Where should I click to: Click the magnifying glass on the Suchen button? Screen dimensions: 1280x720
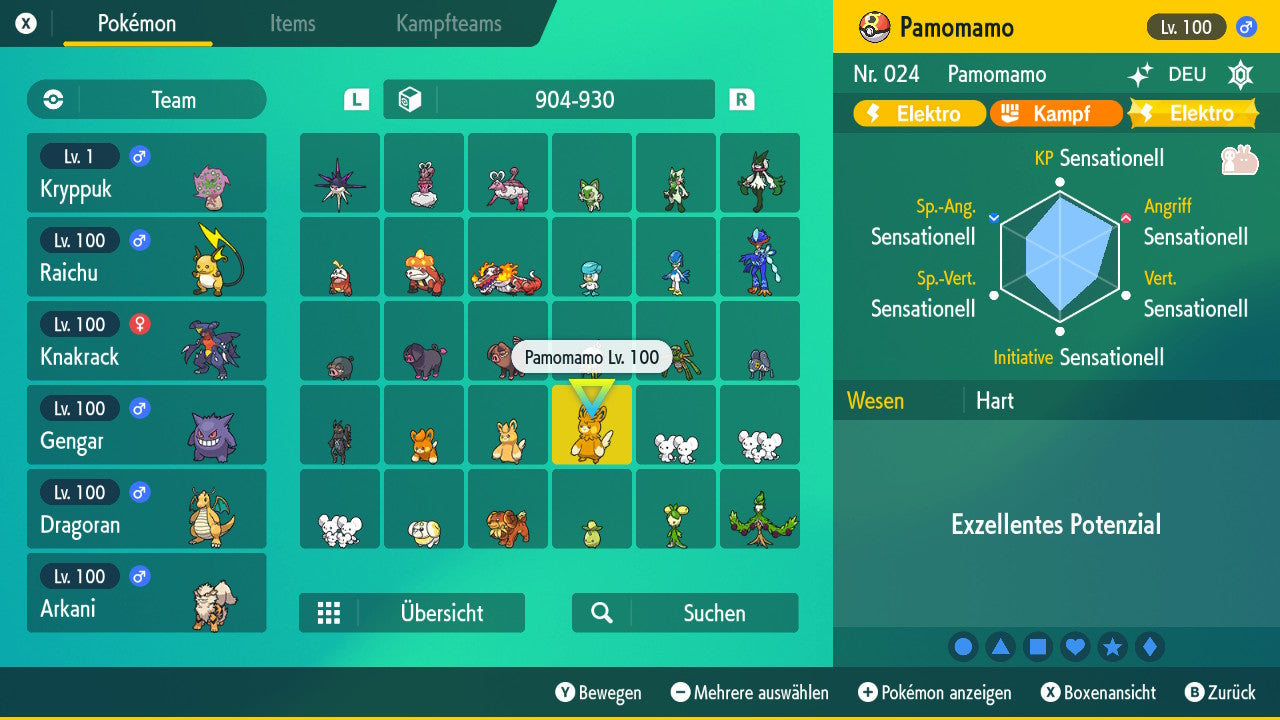(x=600, y=612)
